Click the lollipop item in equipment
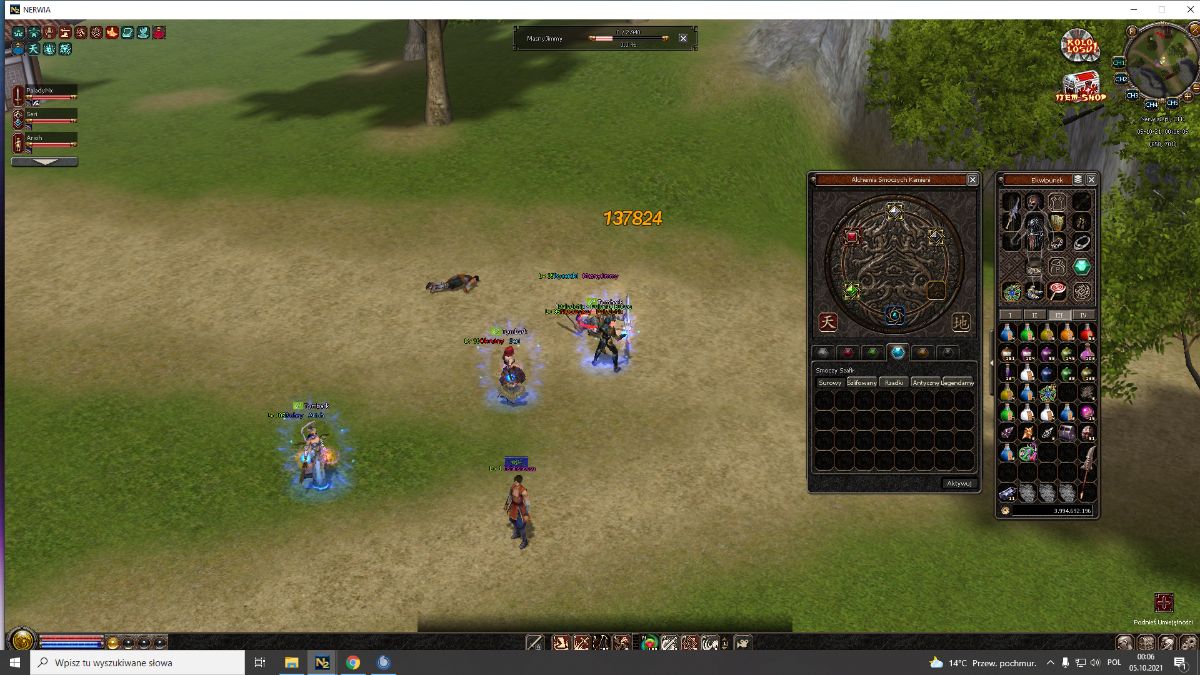The image size is (1200, 675). [x=1057, y=291]
